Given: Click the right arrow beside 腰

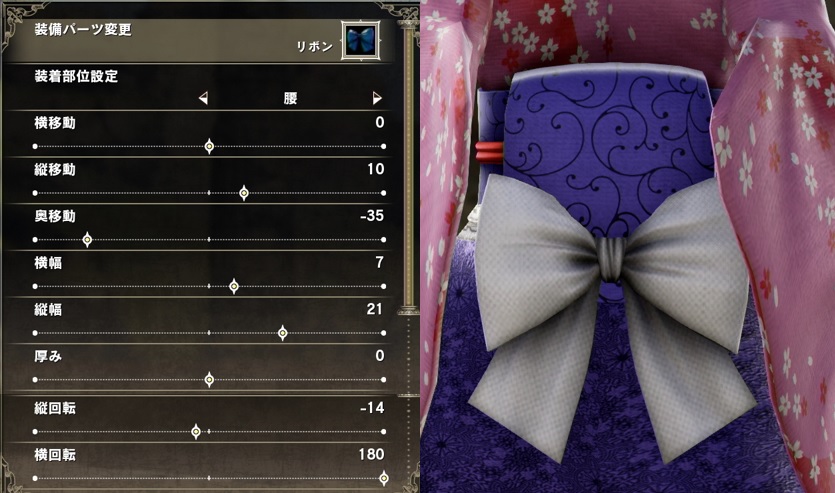Looking at the screenshot, I should 377,98.
